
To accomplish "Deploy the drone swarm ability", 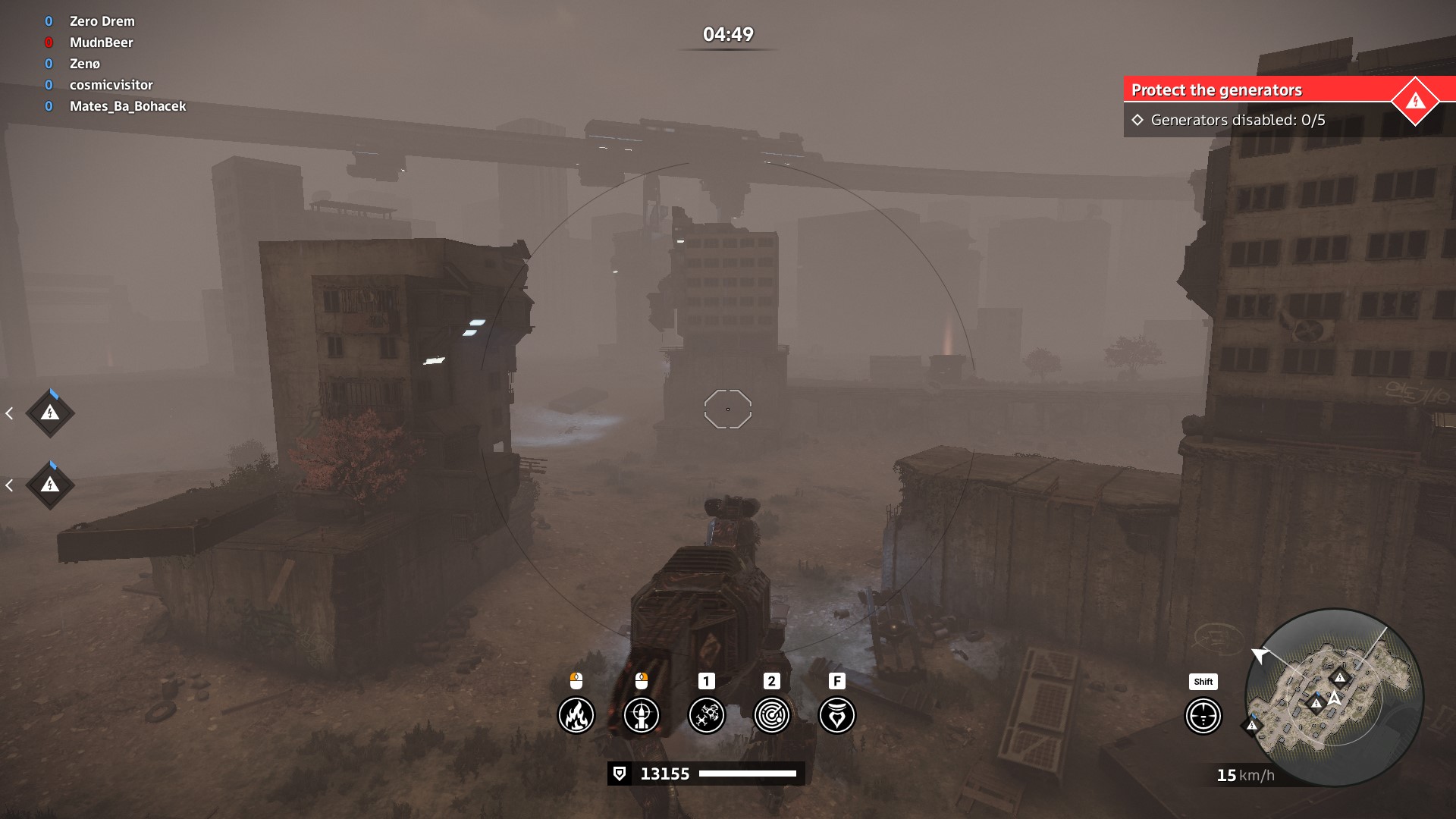I will tap(707, 715).
